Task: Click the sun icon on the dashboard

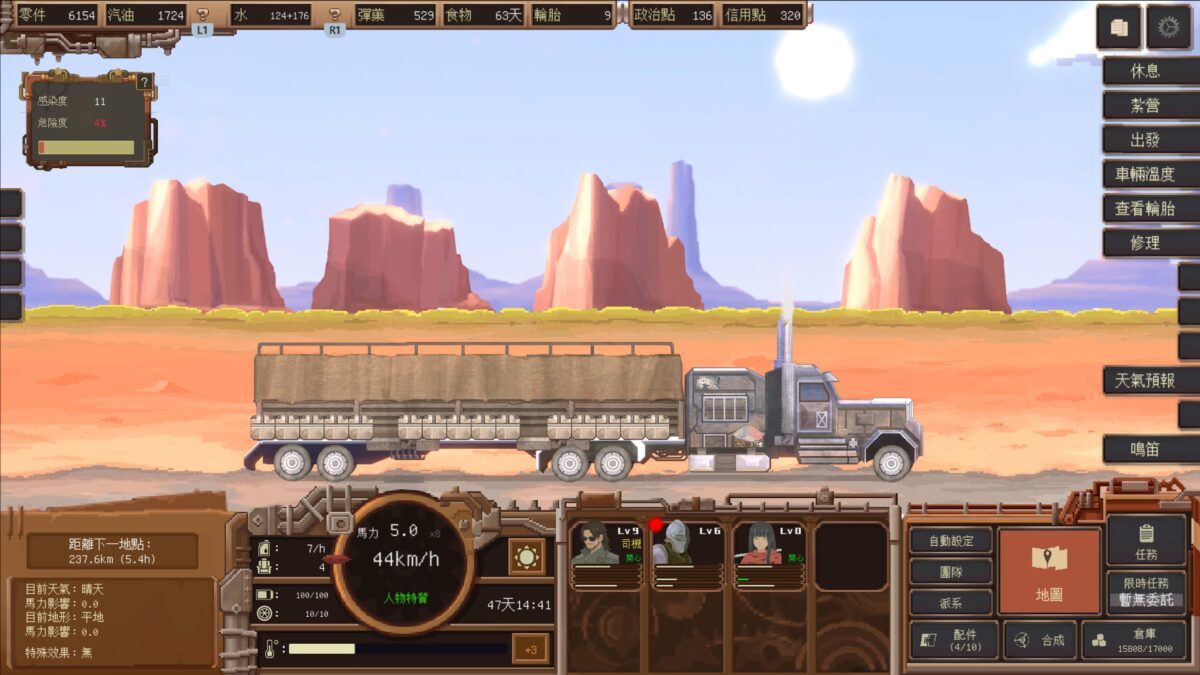Action: pos(527,557)
